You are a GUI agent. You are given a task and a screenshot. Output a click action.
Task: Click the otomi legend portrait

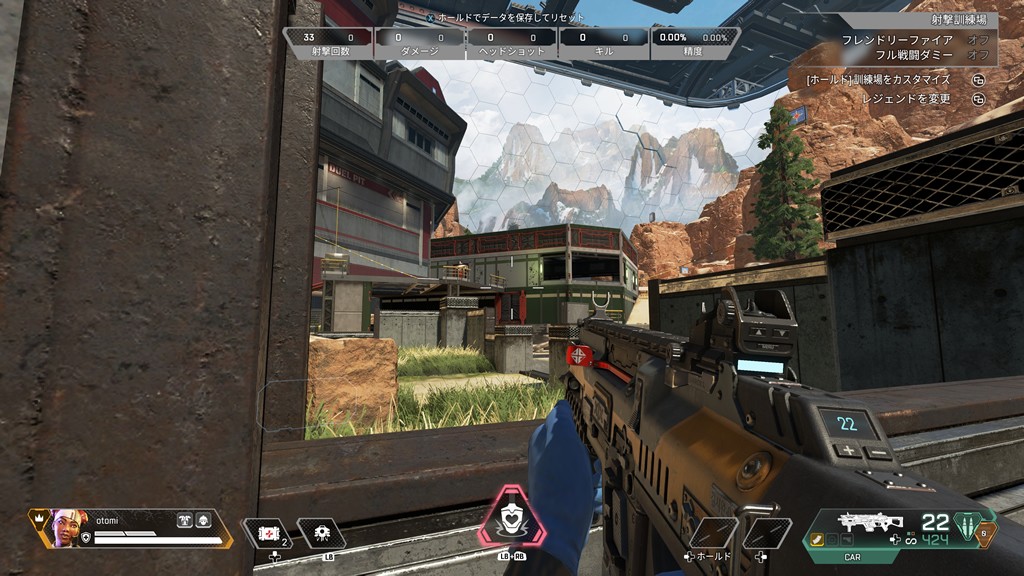[65, 527]
